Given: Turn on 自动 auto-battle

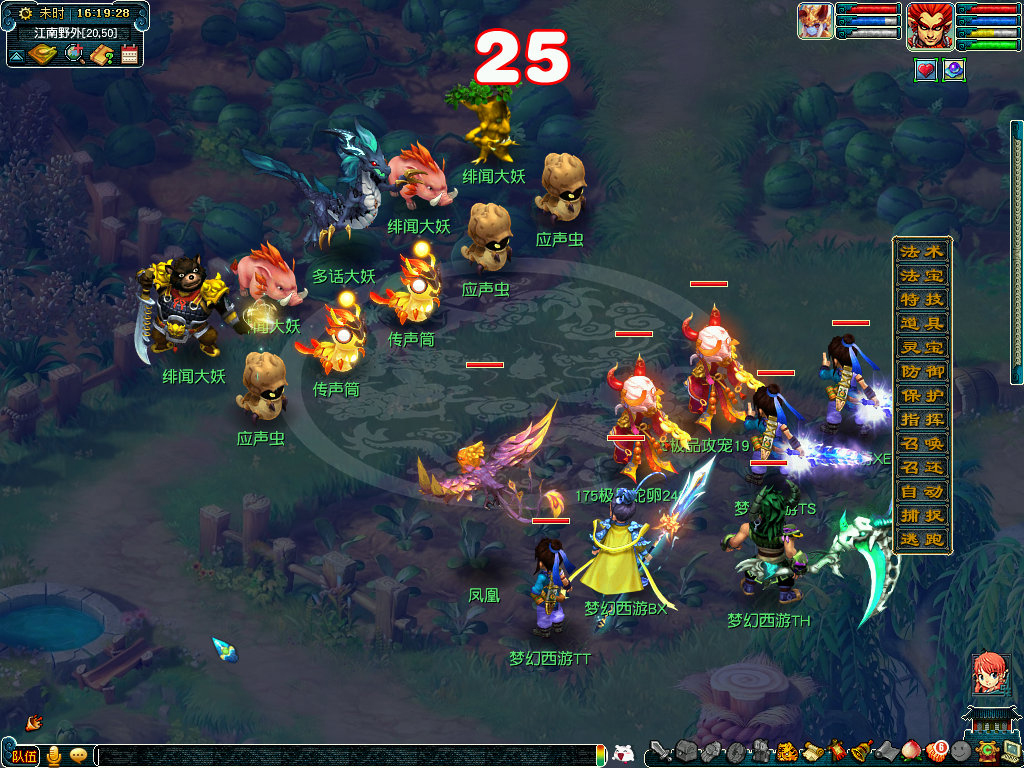Looking at the screenshot, I should [920, 491].
